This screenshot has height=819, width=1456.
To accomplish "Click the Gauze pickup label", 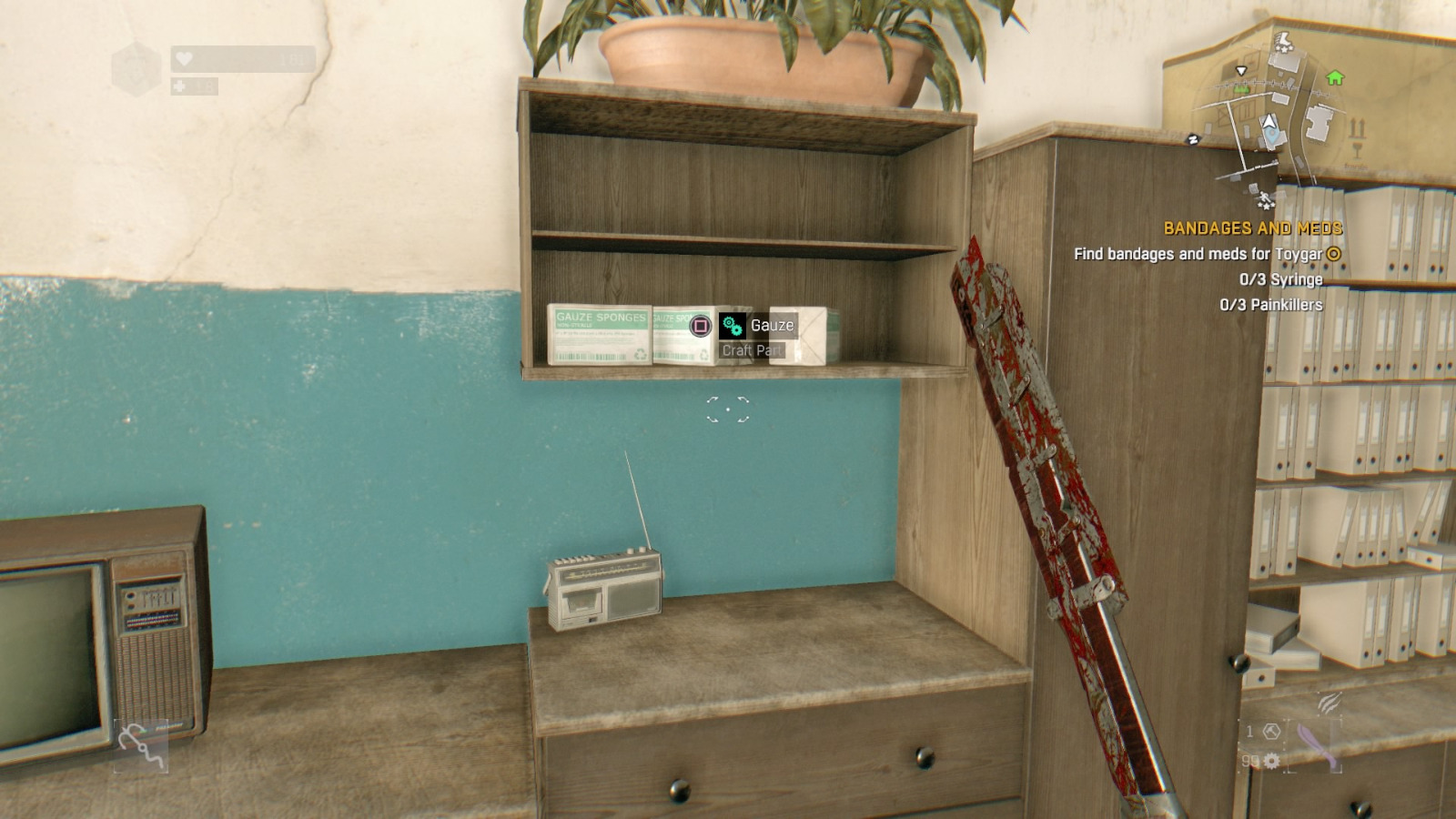I will point(772,324).
